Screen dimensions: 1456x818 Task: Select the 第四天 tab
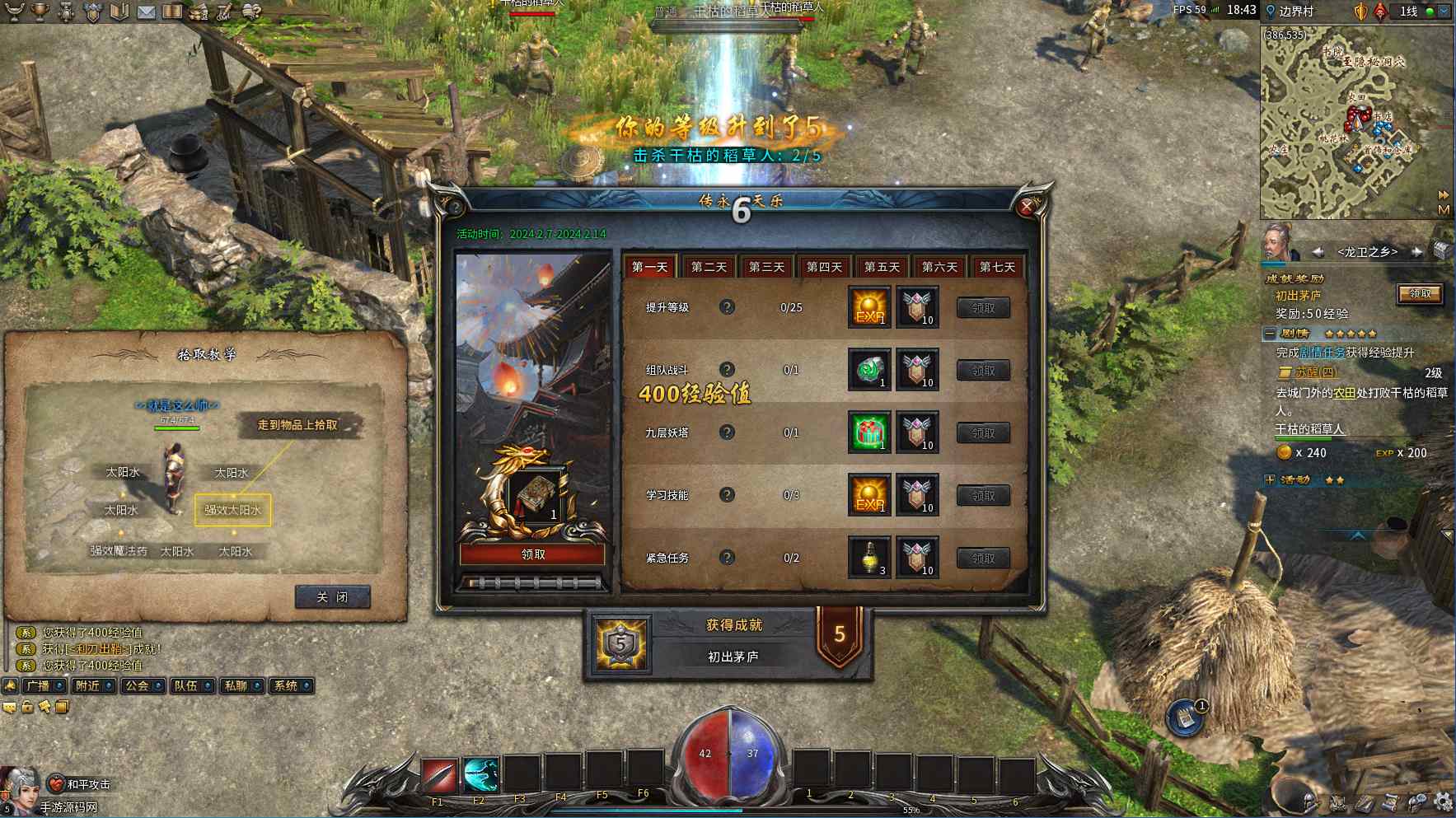coord(824,267)
